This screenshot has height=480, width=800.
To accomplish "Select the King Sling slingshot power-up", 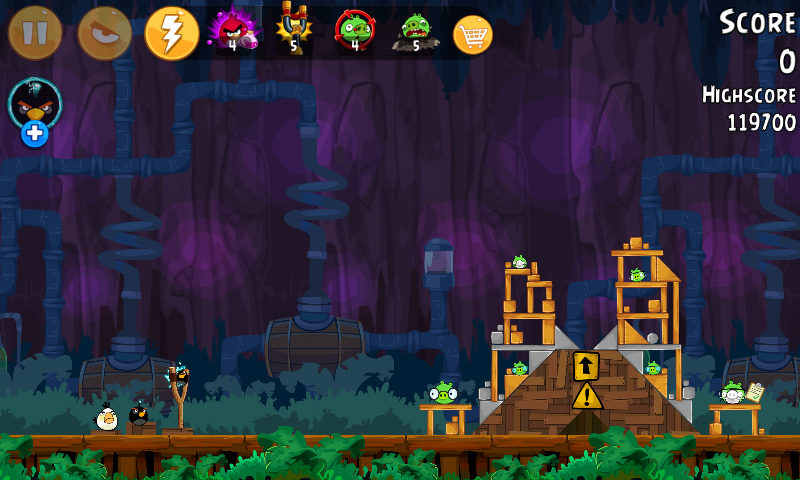I will (x=294, y=30).
